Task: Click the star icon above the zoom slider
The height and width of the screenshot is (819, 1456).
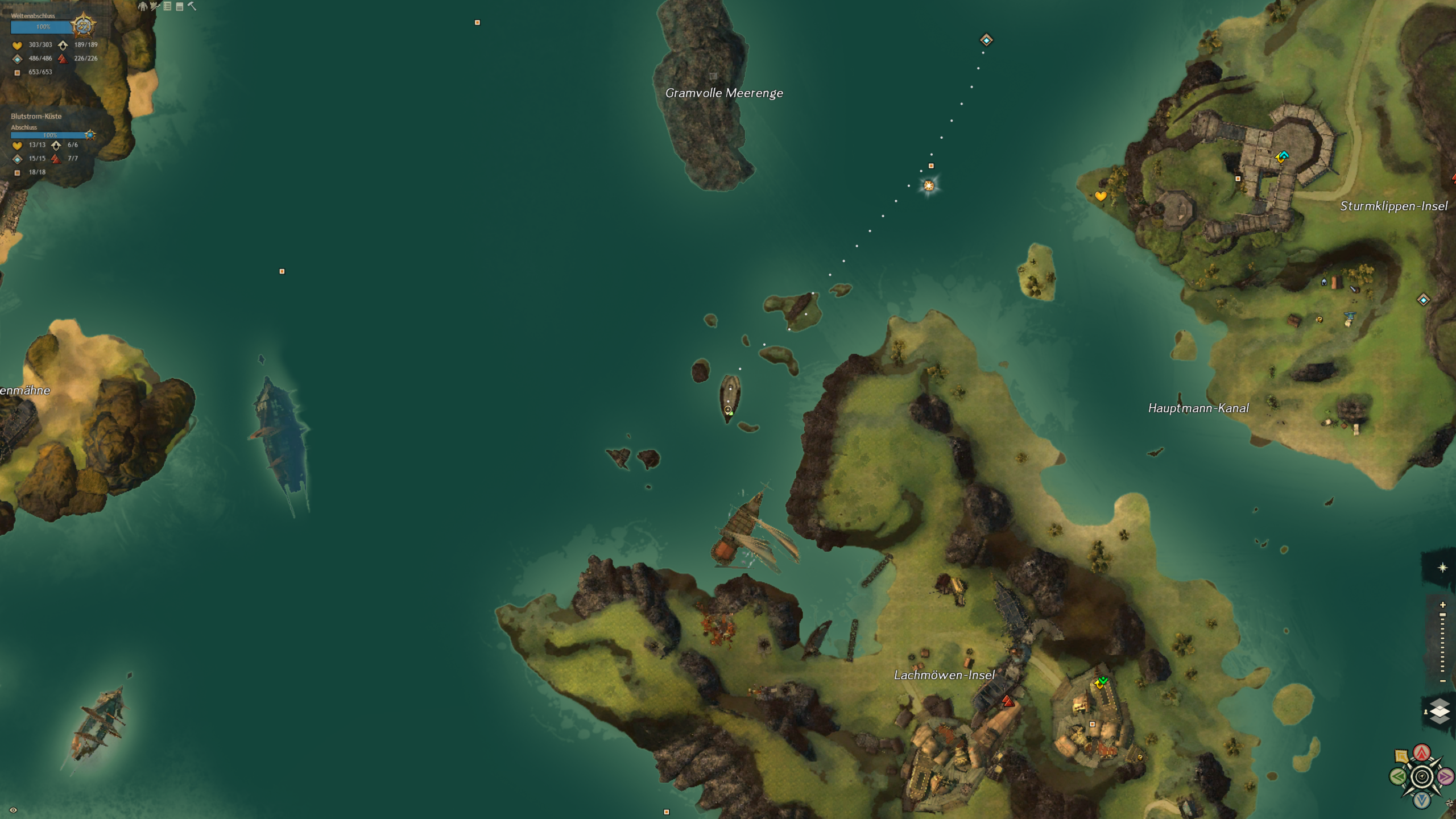Action: pos(1442,568)
